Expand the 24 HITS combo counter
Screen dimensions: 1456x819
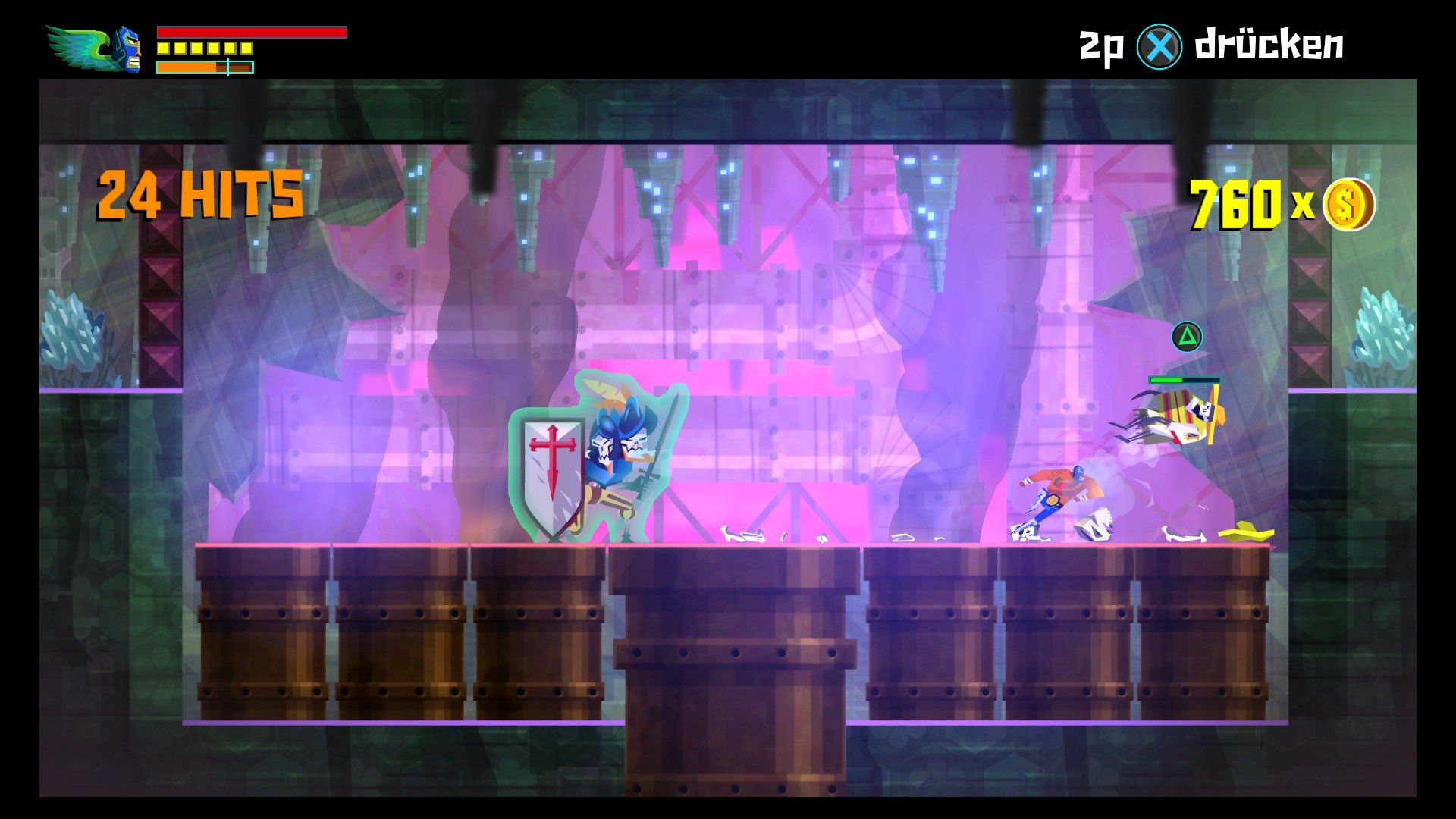point(199,193)
